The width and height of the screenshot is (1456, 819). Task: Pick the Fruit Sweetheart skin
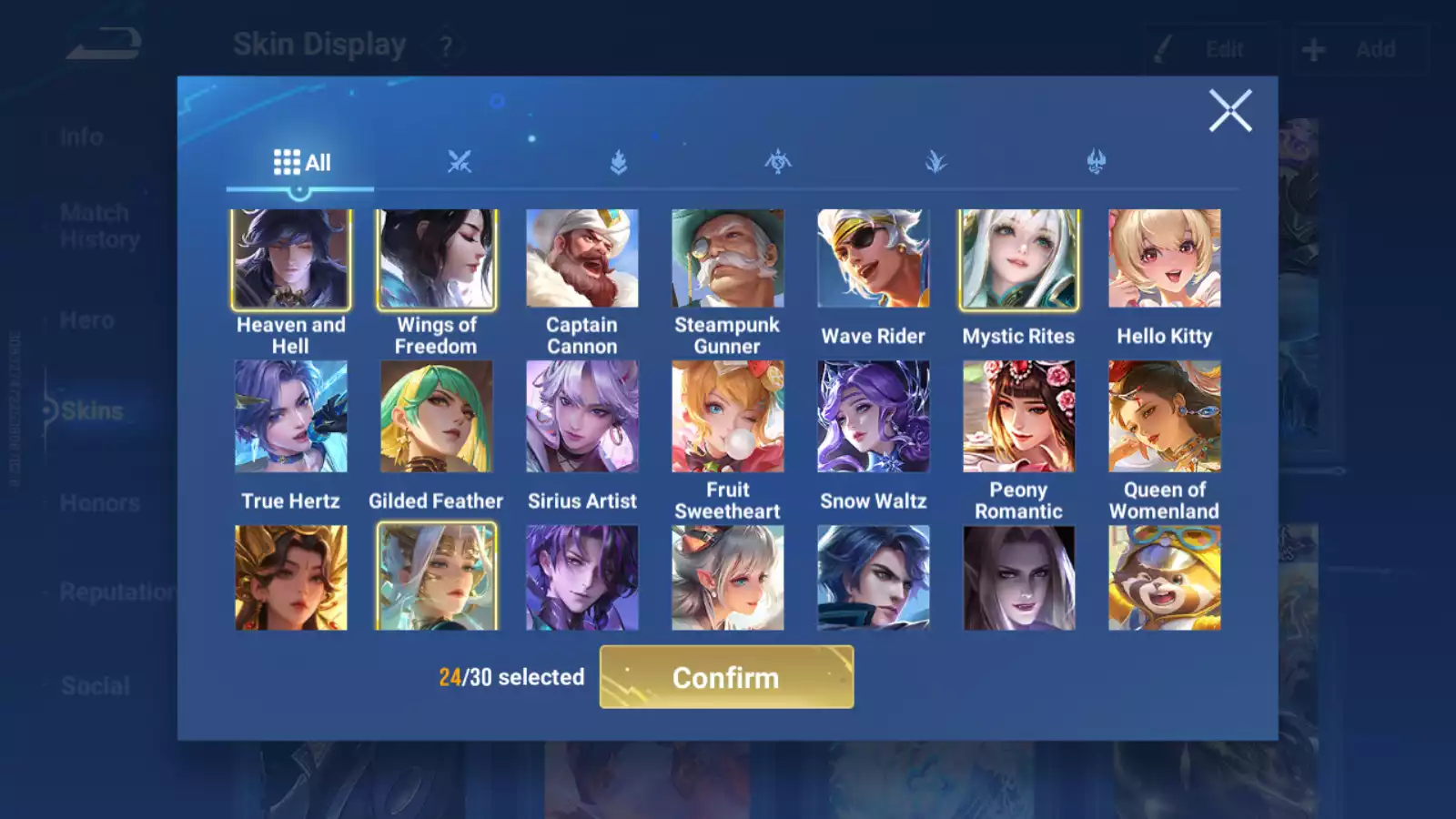tap(727, 417)
